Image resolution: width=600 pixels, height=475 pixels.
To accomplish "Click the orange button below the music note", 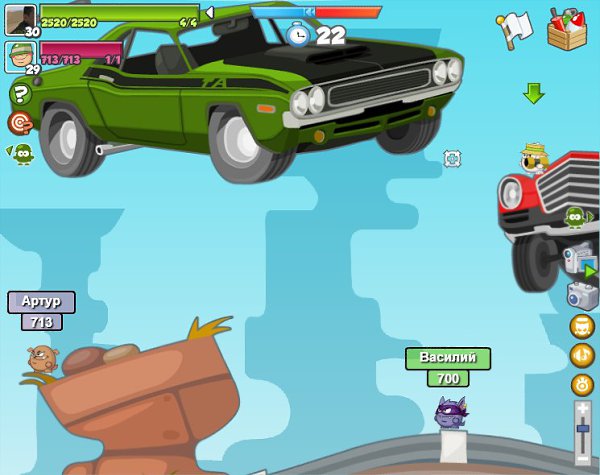I will (x=582, y=384).
